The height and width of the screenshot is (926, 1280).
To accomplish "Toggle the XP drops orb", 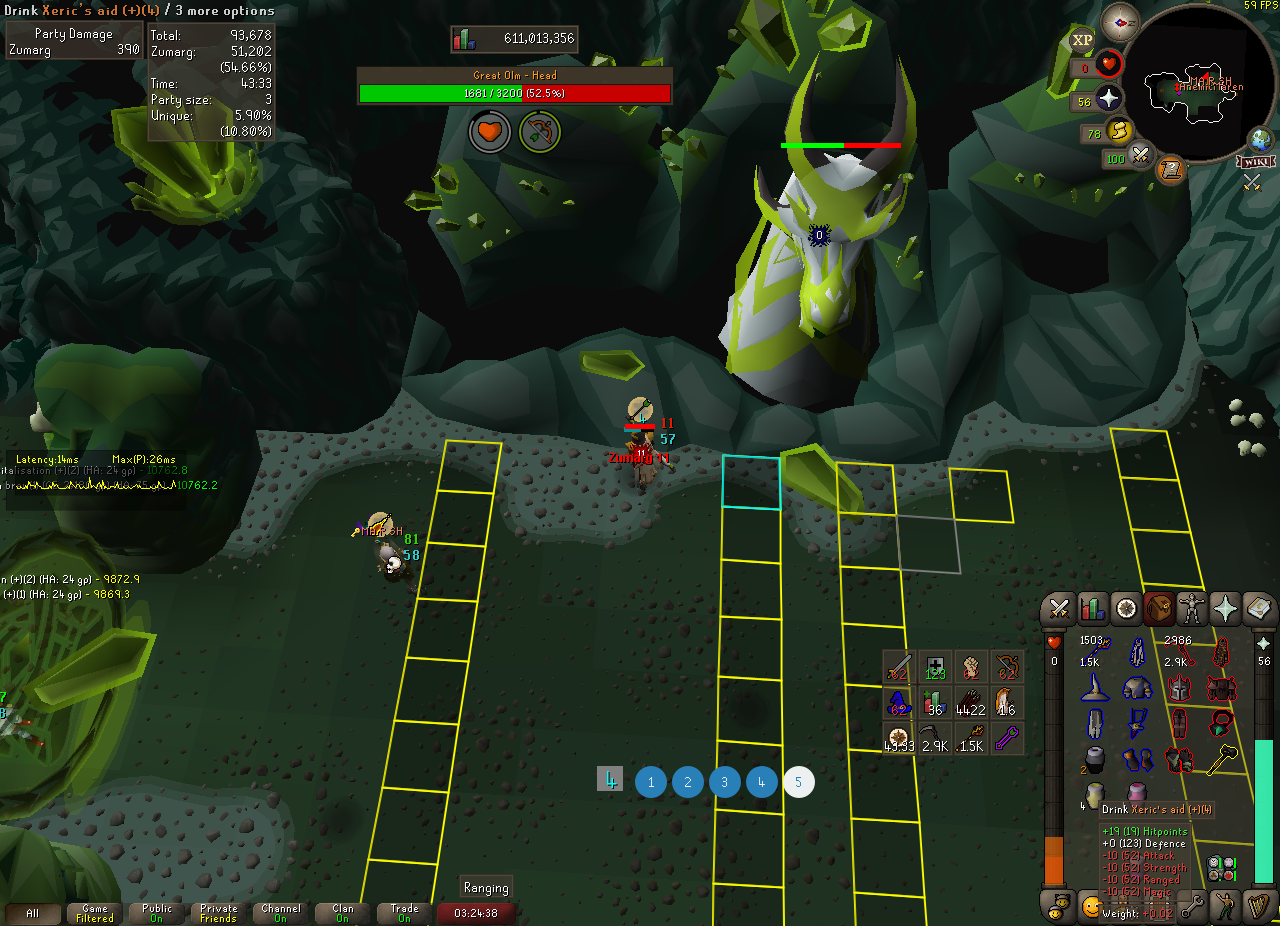I will (1082, 40).
